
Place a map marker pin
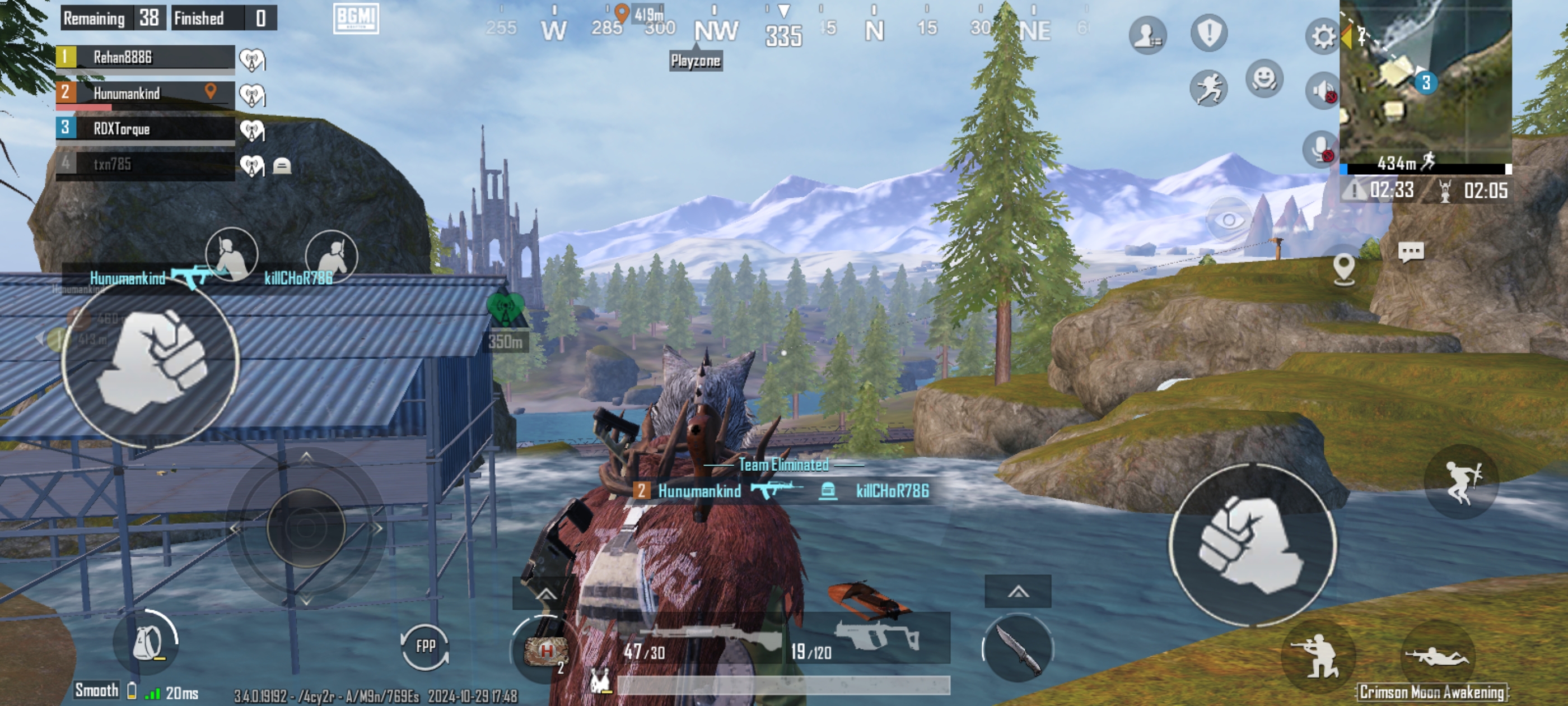click(1343, 268)
